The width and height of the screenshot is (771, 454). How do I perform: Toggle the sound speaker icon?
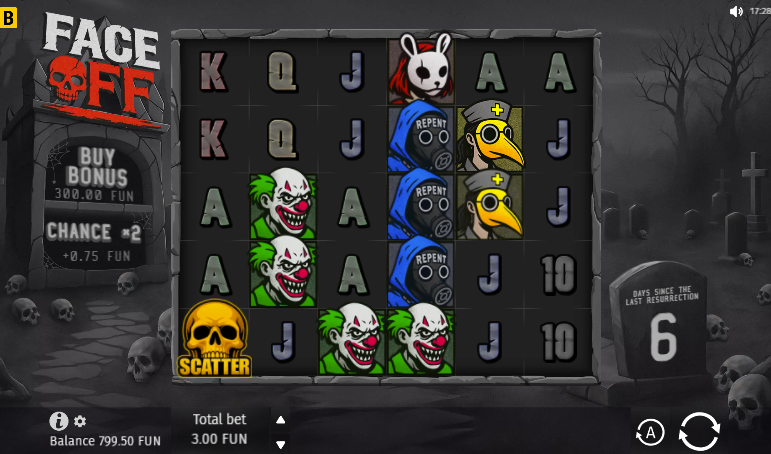[736, 11]
